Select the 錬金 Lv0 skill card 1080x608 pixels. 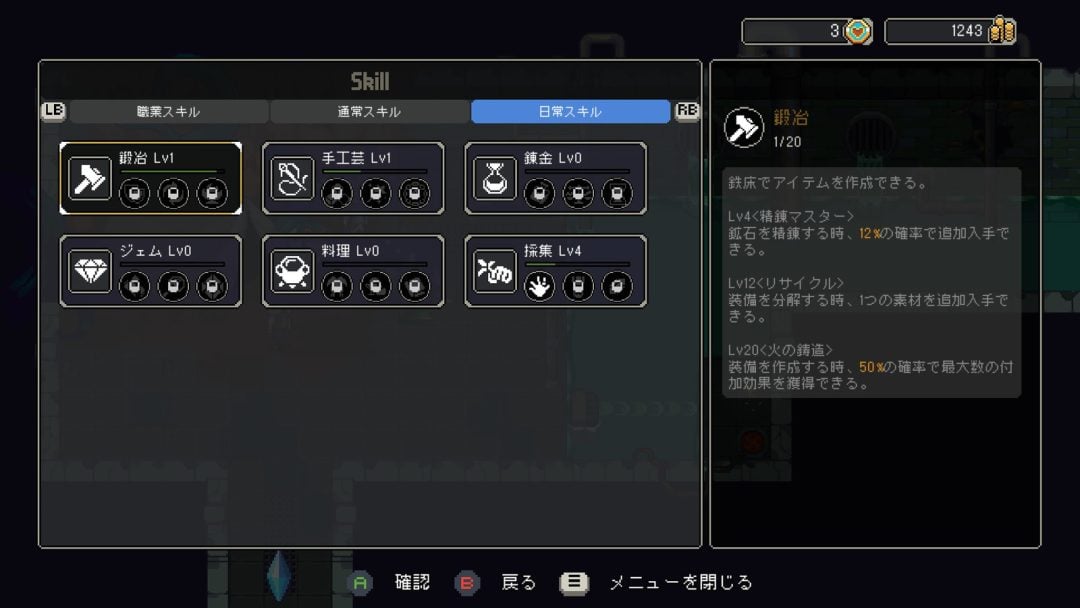(555, 178)
